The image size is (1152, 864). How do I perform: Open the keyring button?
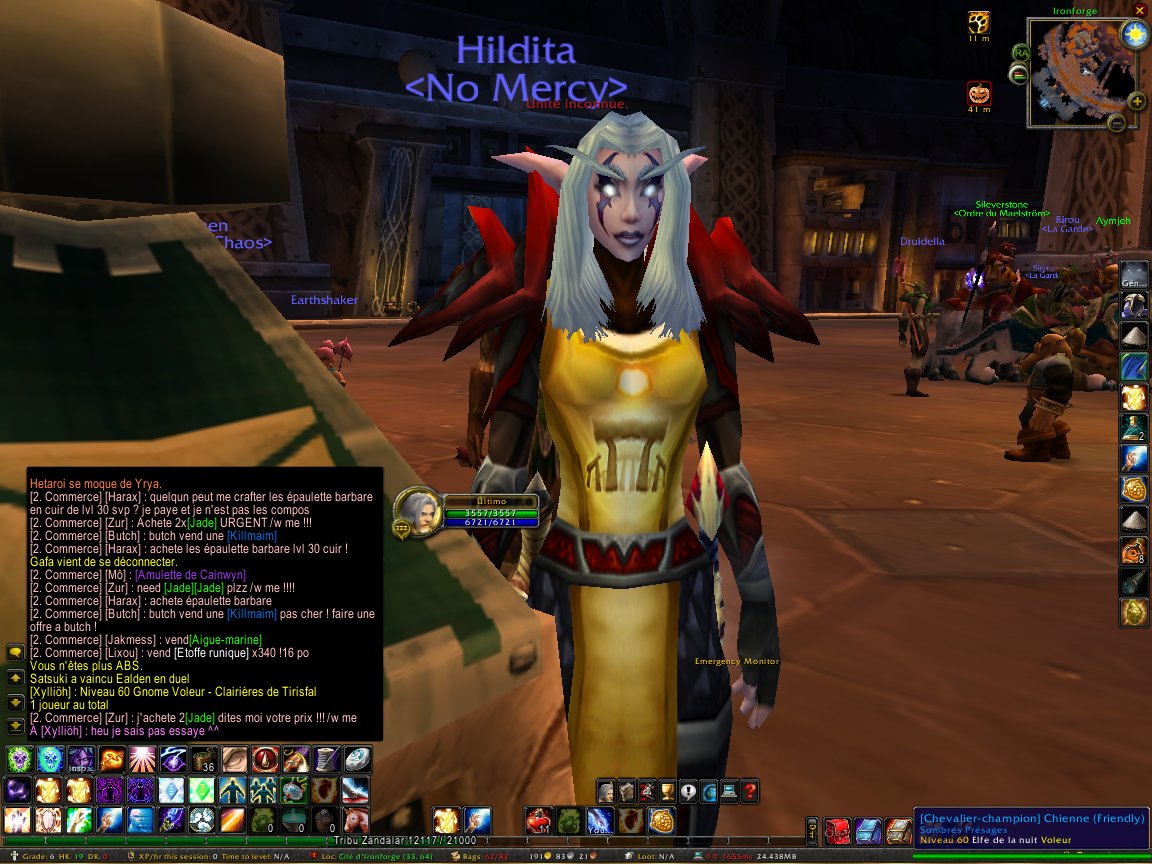pyautogui.click(x=814, y=829)
